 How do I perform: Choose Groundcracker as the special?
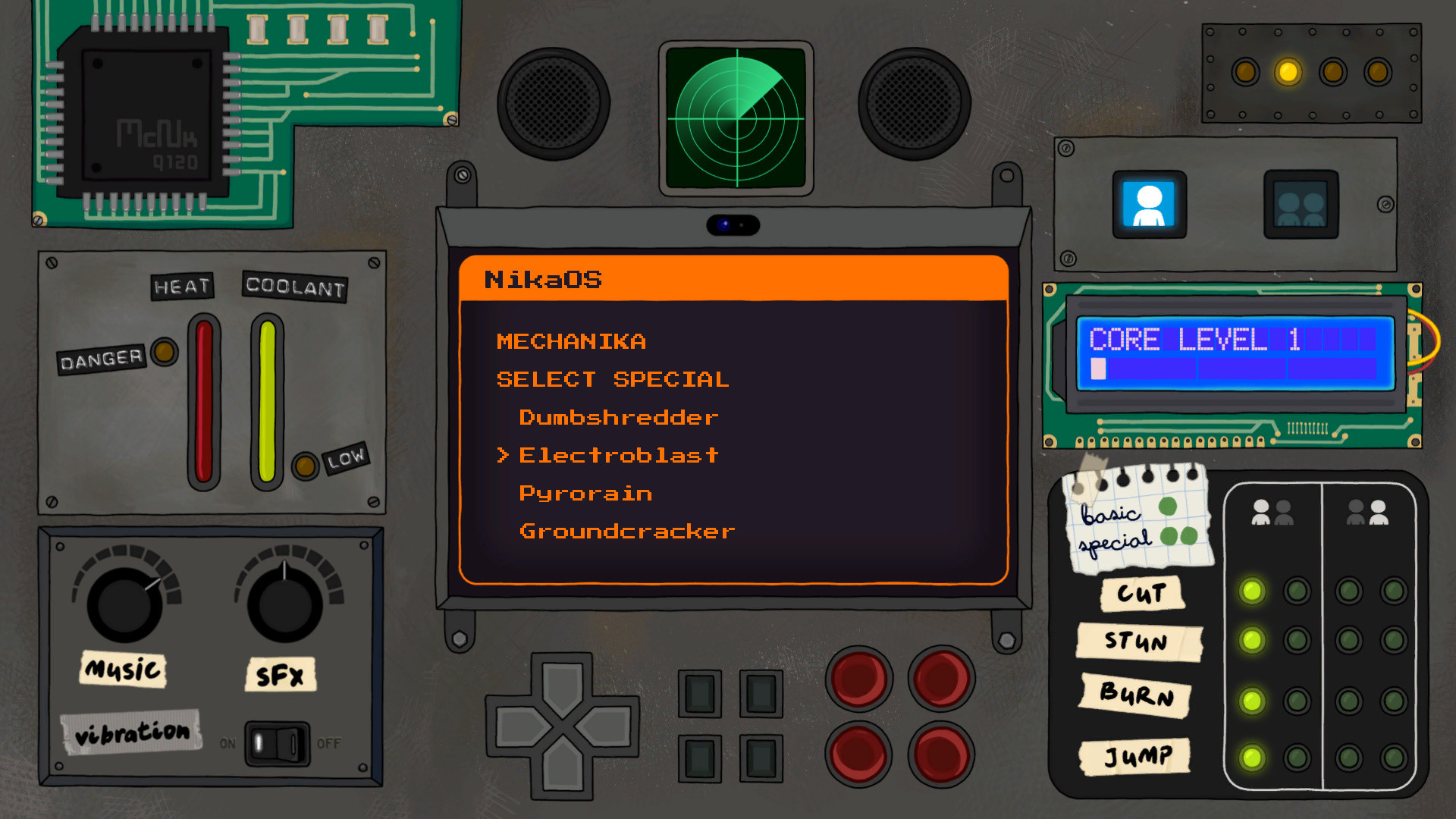(626, 531)
